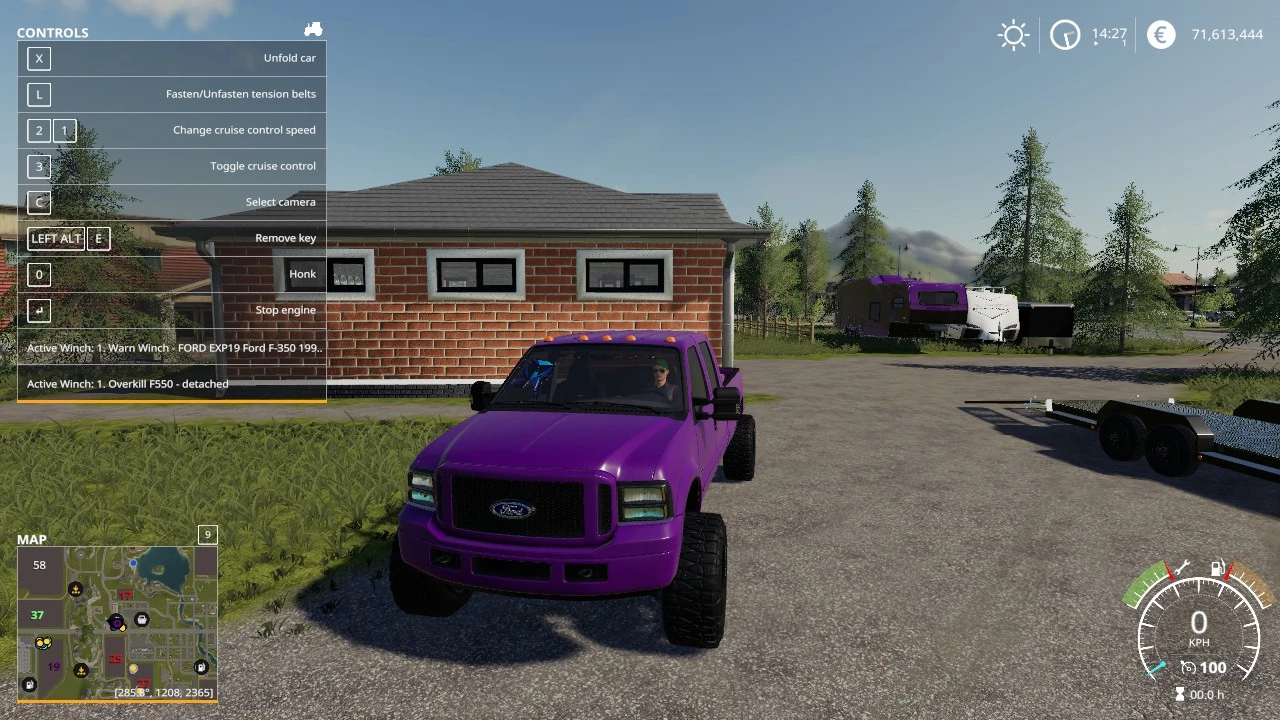Select field 37 on the minimap
Viewport: 1280px width, 720px height.
(x=37, y=615)
